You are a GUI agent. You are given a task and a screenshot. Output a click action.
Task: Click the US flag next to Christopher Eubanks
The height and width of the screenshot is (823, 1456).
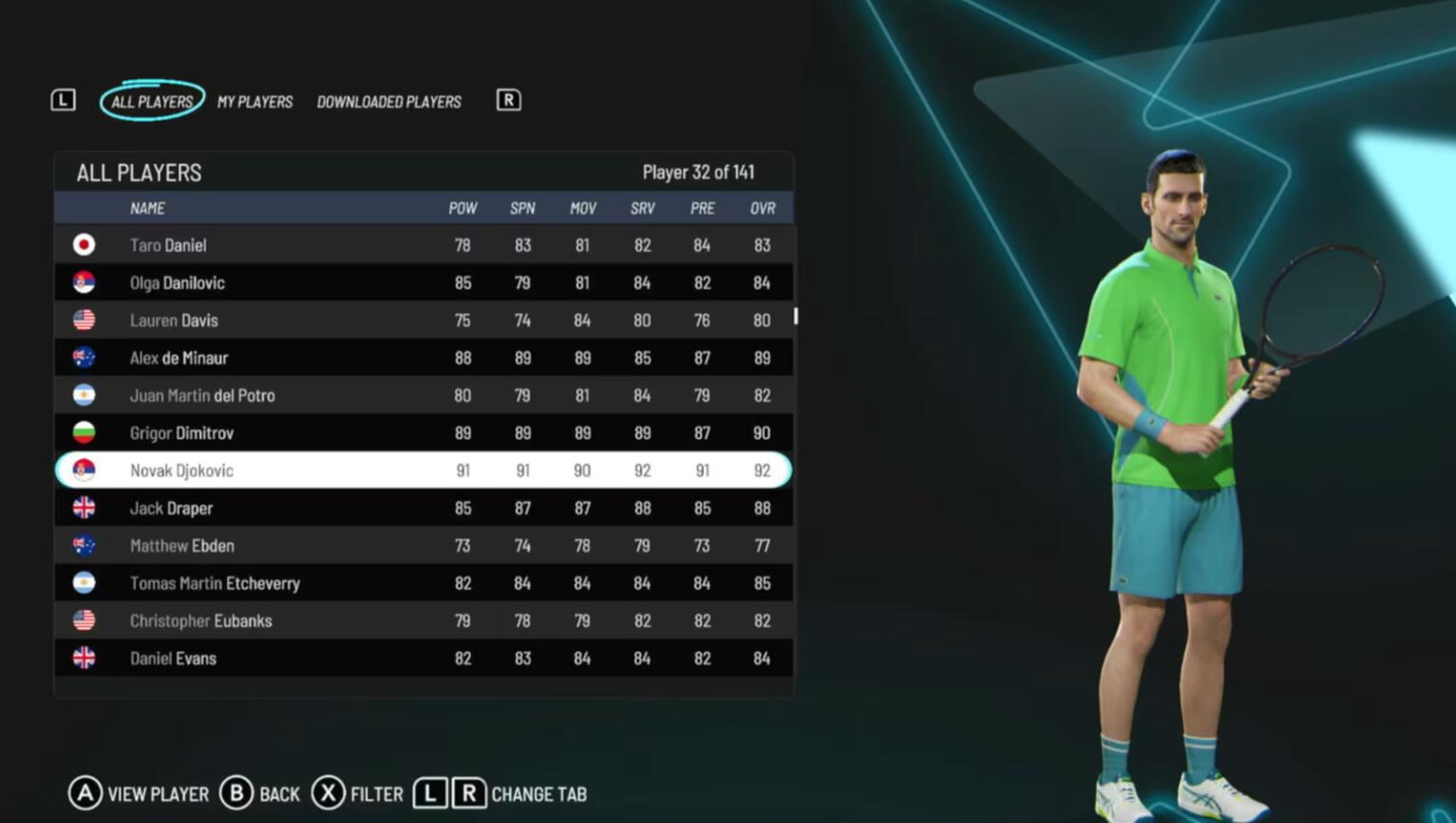[84, 621]
